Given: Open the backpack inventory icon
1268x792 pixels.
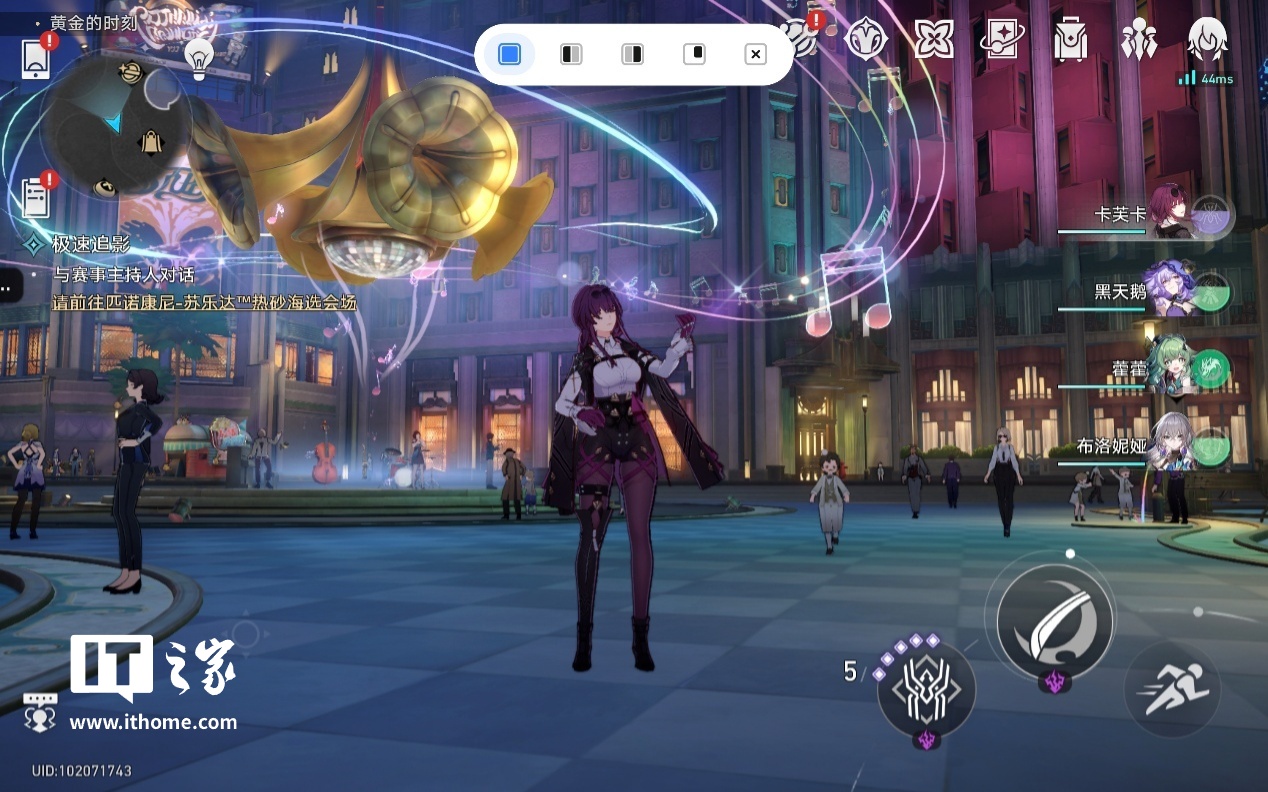Looking at the screenshot, I should pyautogui.click(x=1070, y=40).
